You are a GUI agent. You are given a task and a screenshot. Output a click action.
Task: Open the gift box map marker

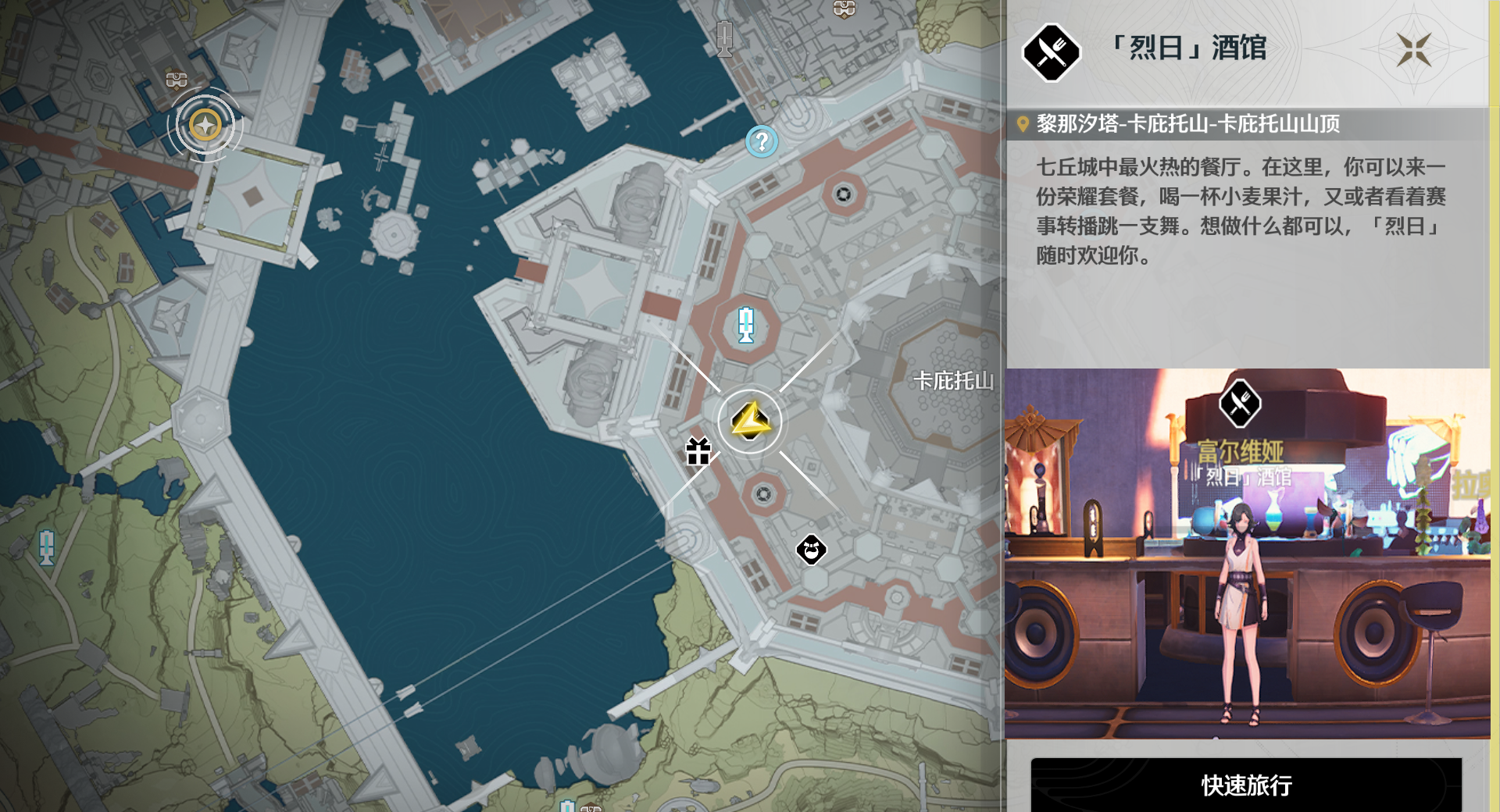coord(698,451)
